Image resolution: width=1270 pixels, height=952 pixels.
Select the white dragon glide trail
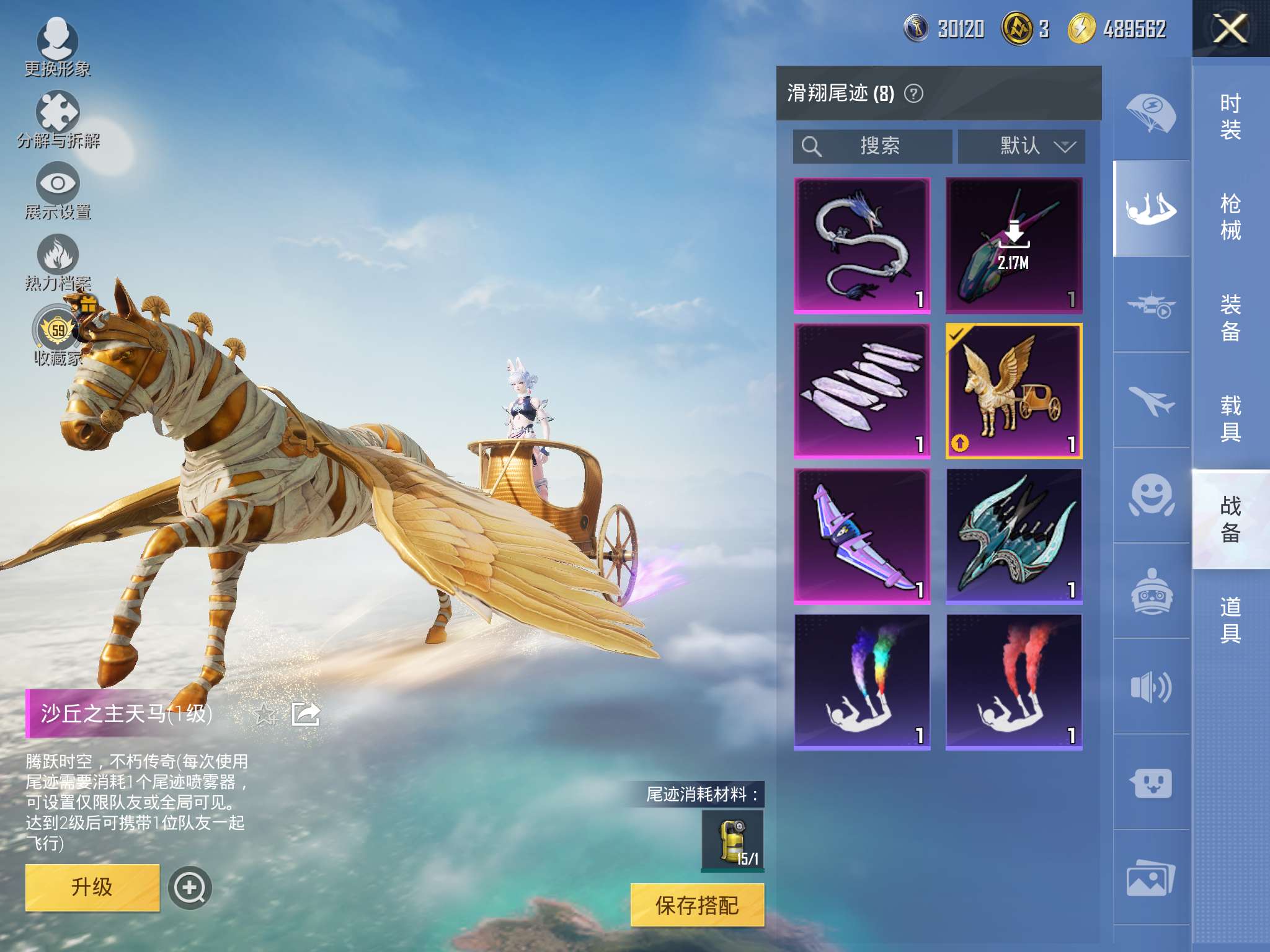click(862, 245)
